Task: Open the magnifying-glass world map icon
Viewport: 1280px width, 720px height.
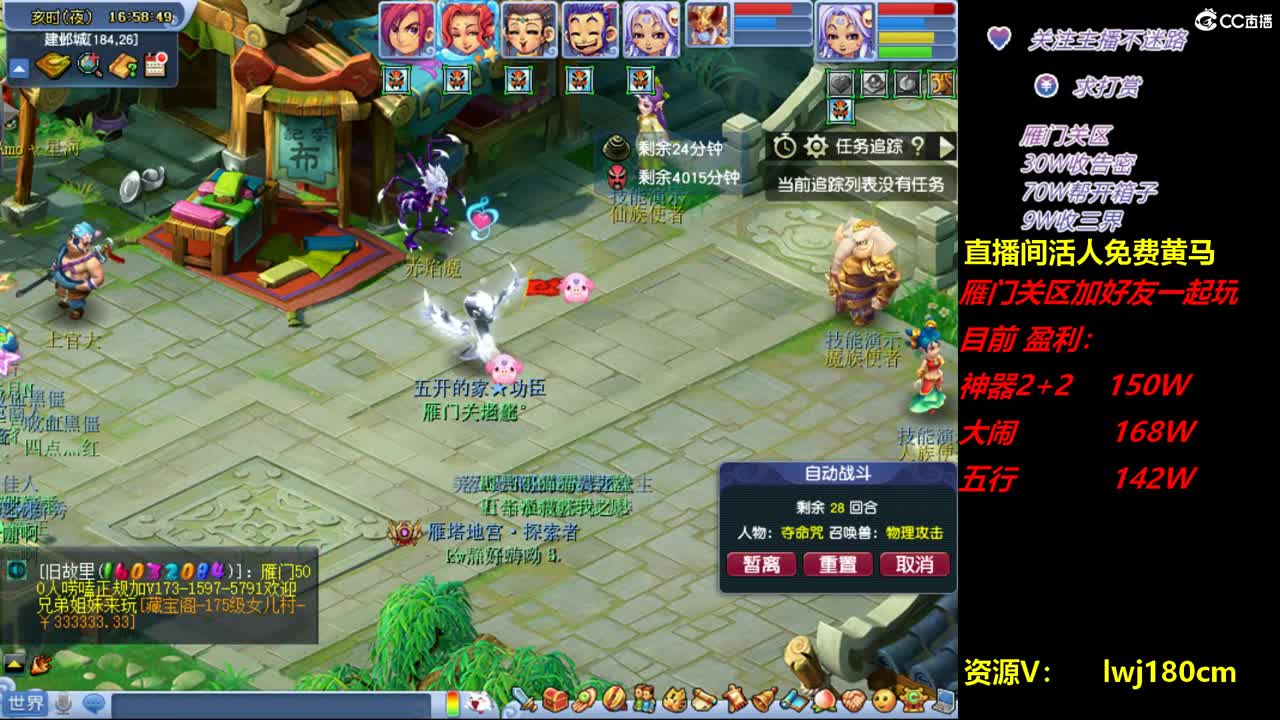Action: (x=87, y=66)
